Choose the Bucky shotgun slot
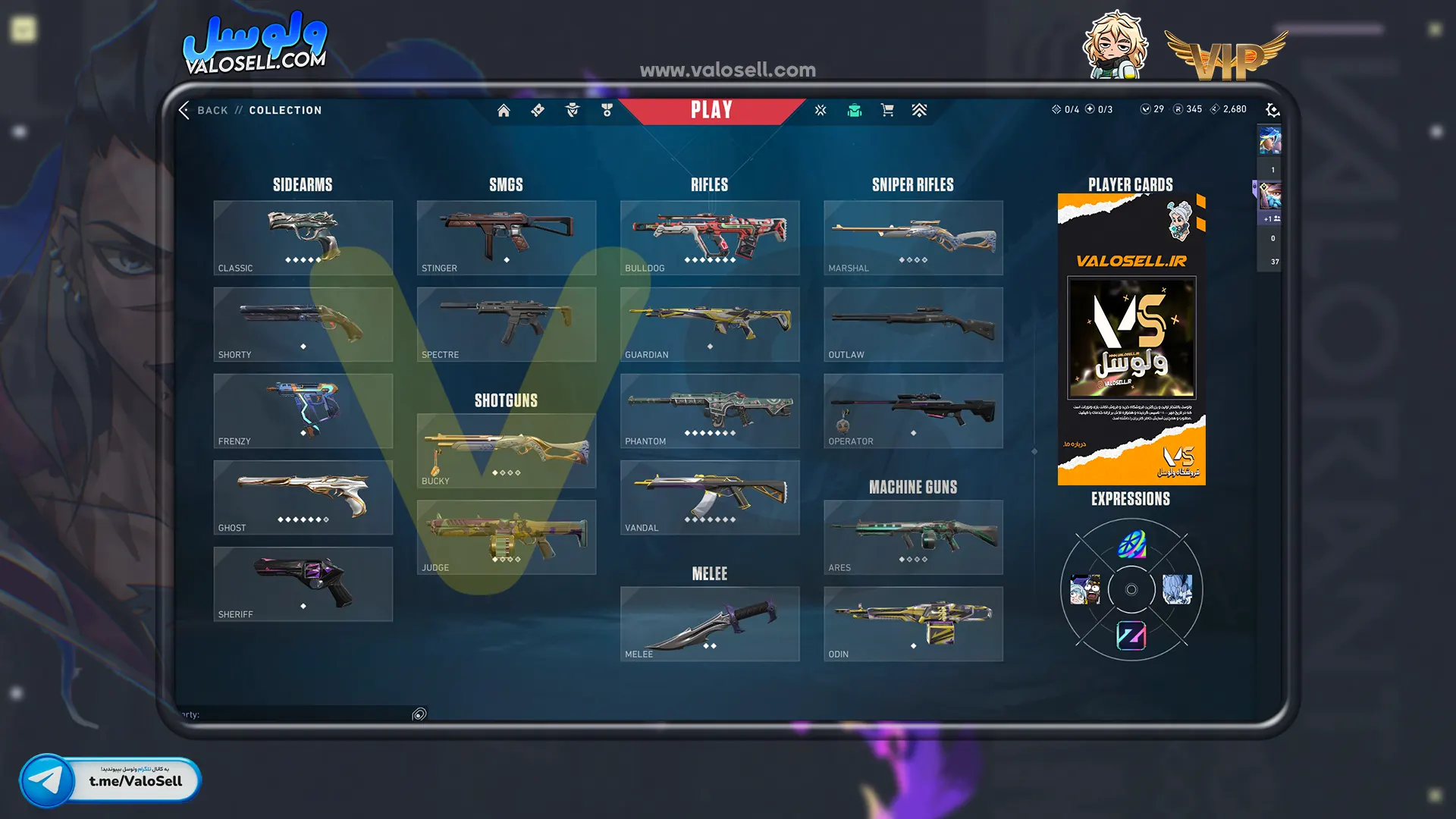 506,450
